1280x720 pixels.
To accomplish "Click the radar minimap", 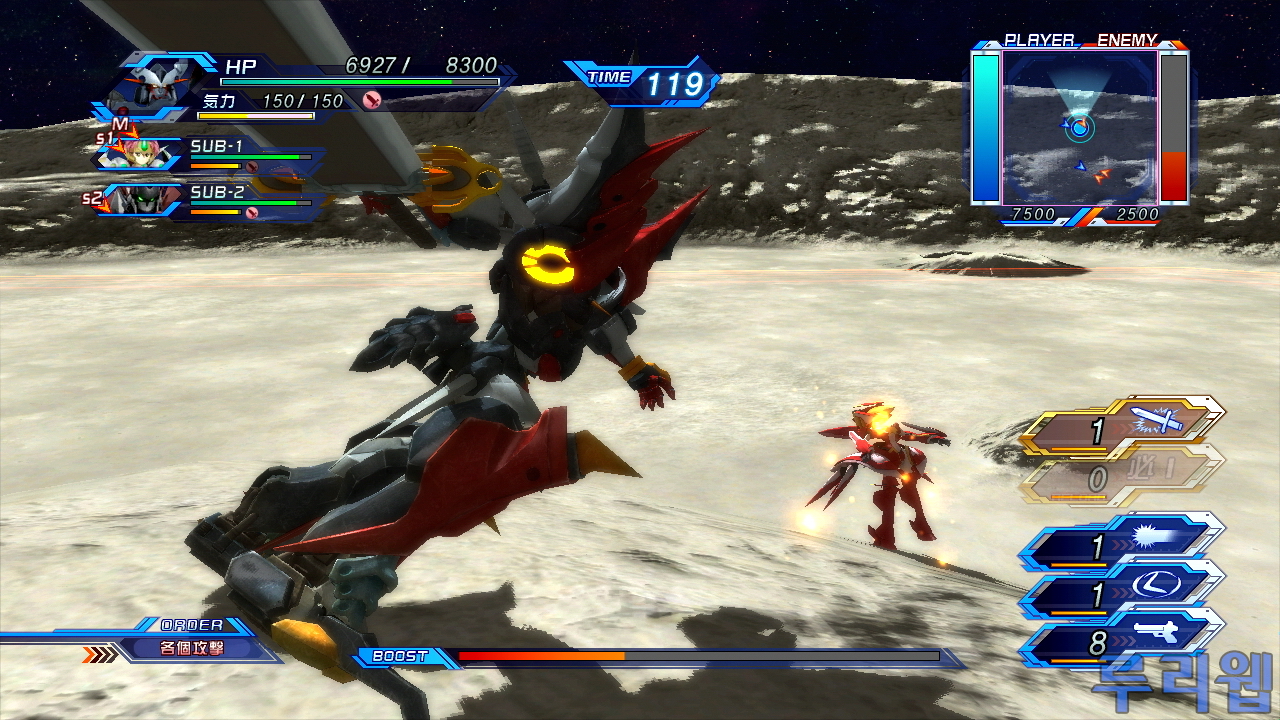I will pyautogui.click(x=1080, y=128).
